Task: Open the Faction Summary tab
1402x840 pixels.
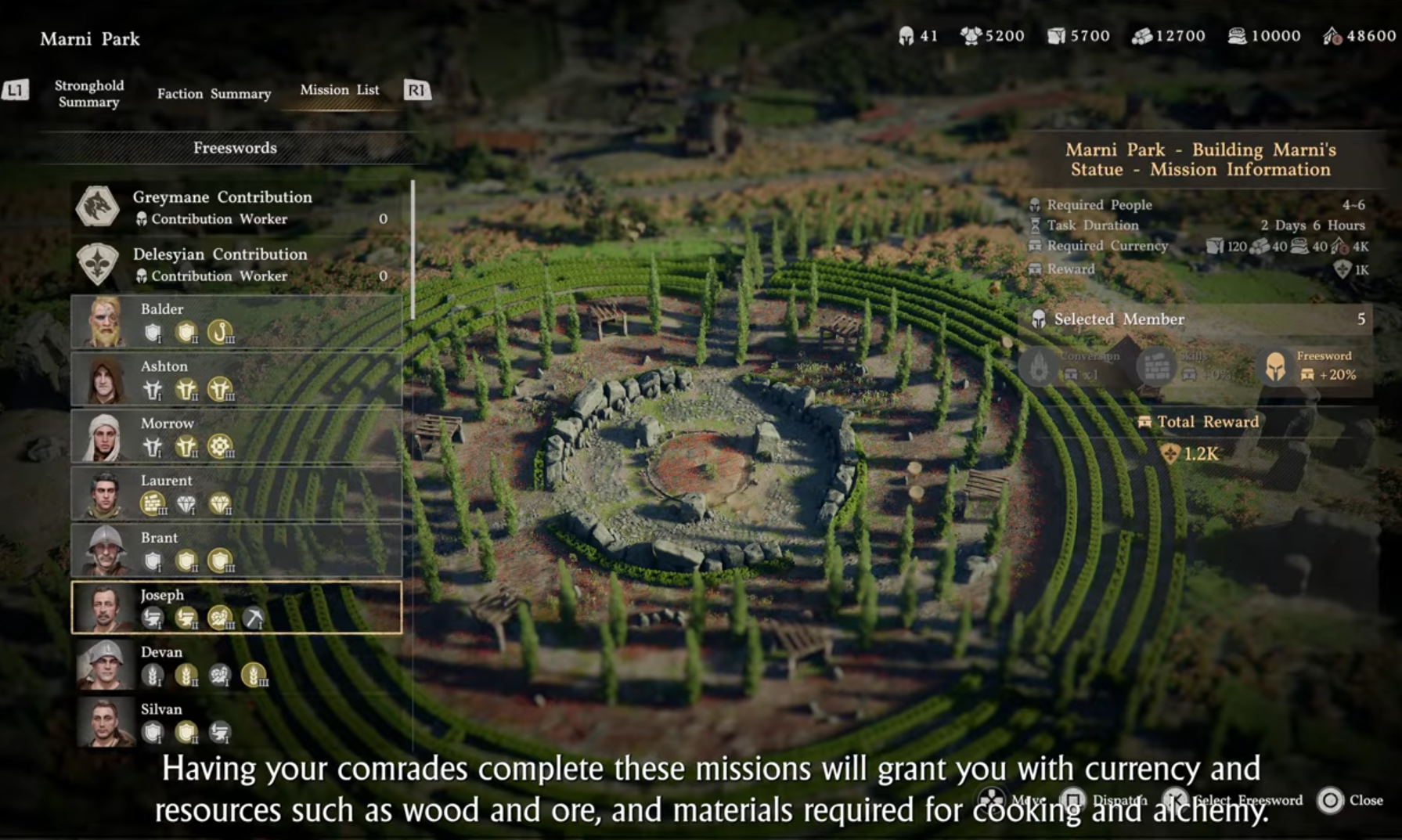Action: [x=214, y=94]
